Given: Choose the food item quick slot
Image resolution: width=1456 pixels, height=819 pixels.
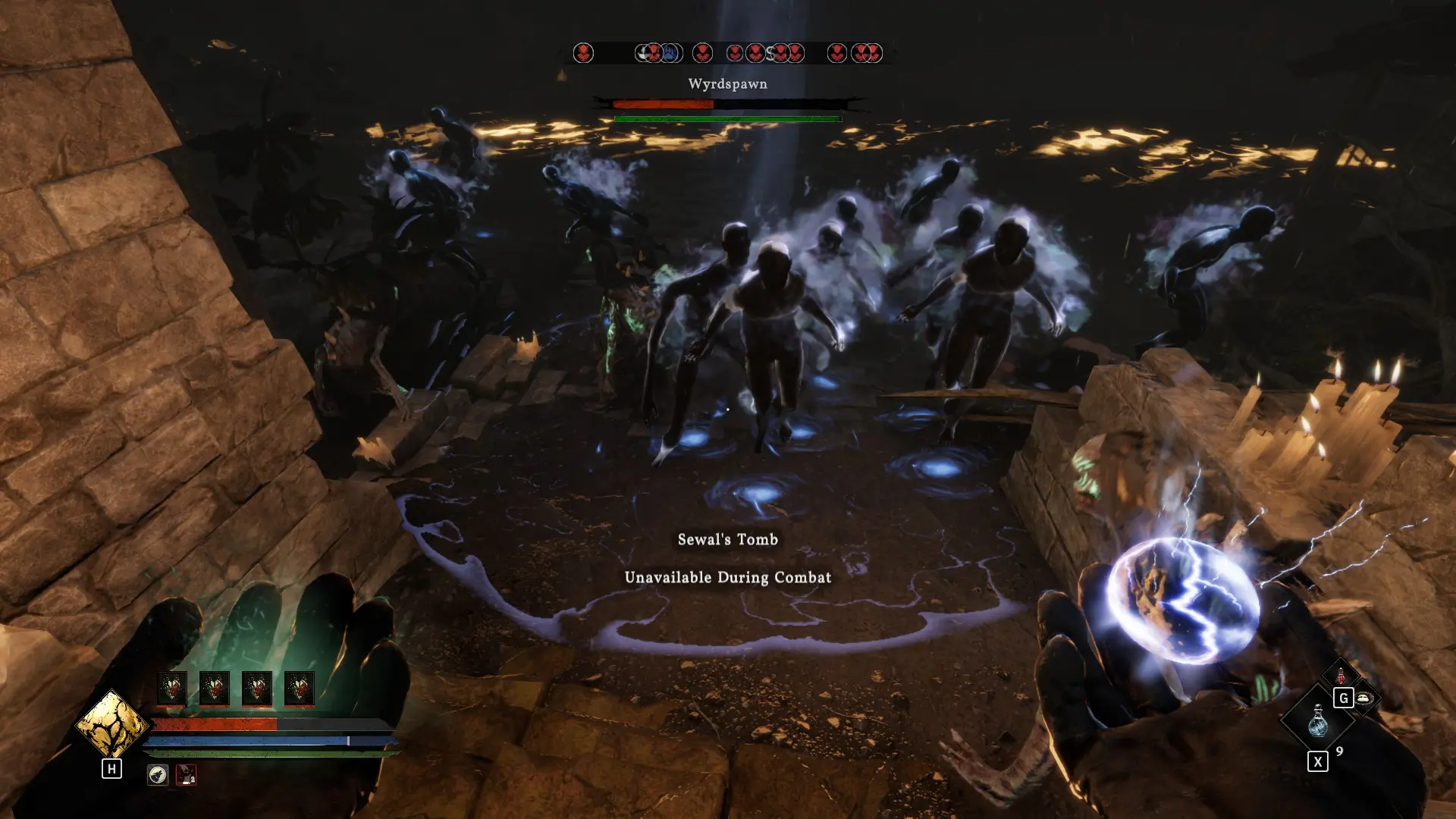Looking at the screenshot, I should click(x=1364, y=698).
